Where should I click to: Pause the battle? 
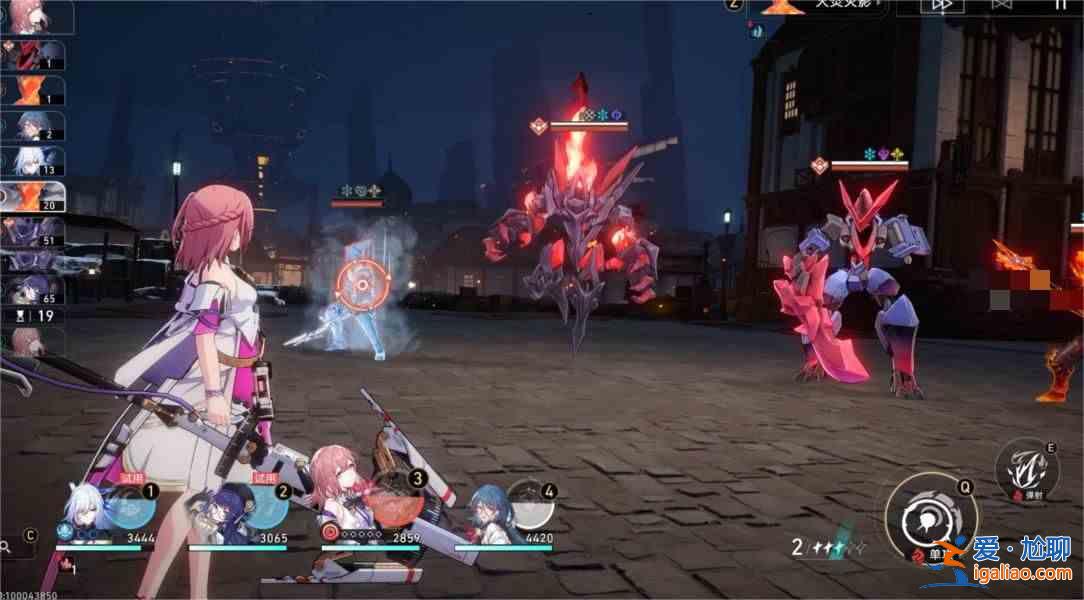(x=1062, y=6)
